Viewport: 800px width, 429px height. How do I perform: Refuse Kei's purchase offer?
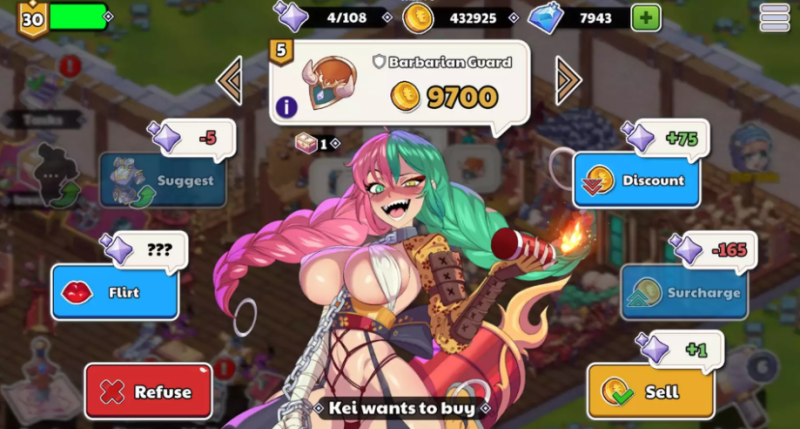point(148,391)
